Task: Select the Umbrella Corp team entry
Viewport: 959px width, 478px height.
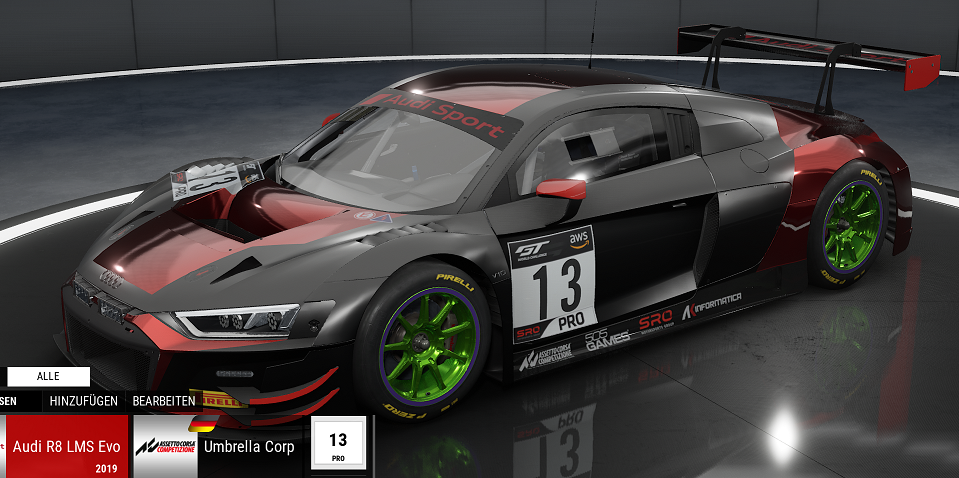Action: (249, 447)
